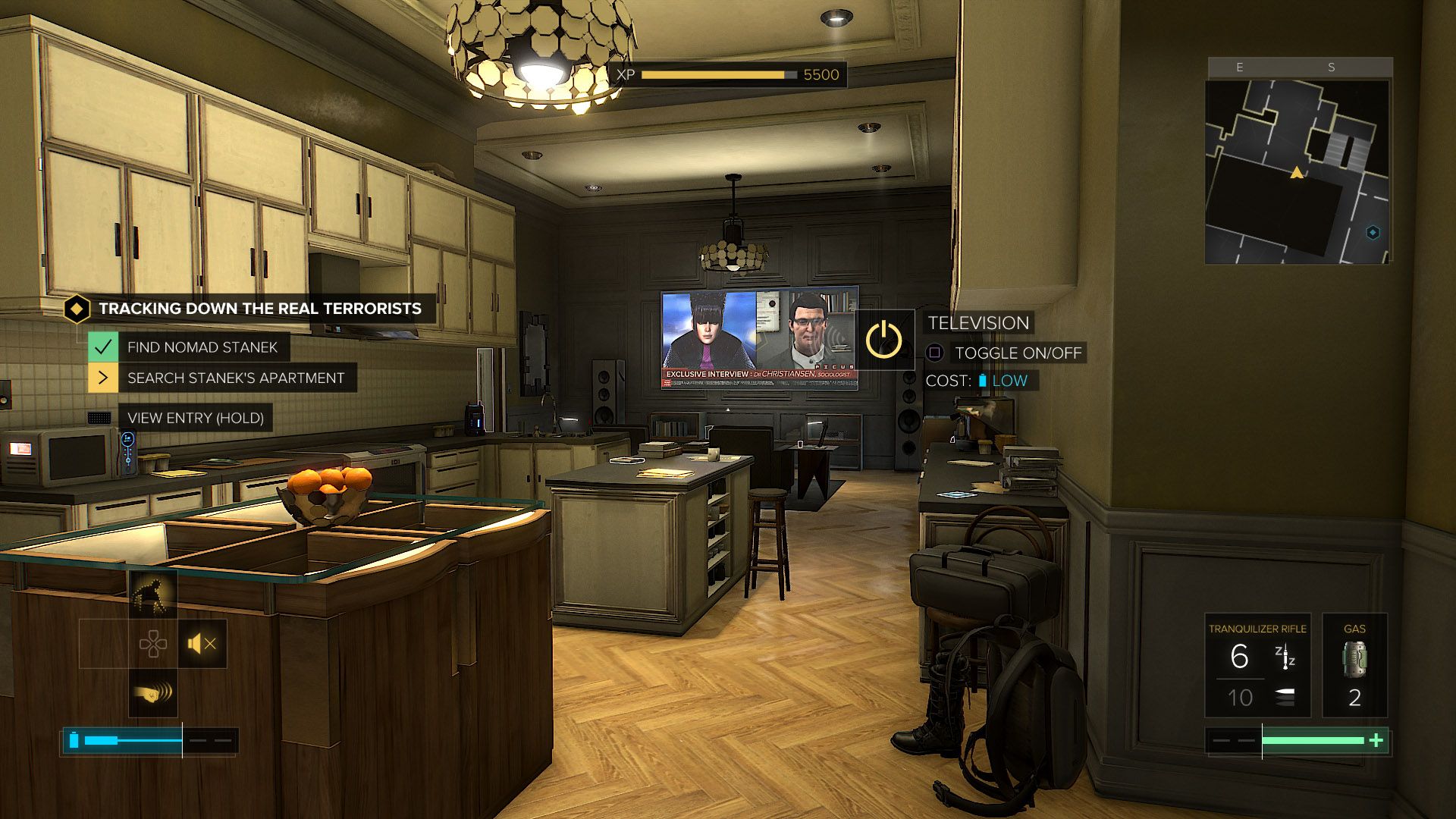
Task: Open the Tracking Down the Real Terrorists mission
Action: pos(259,309)
